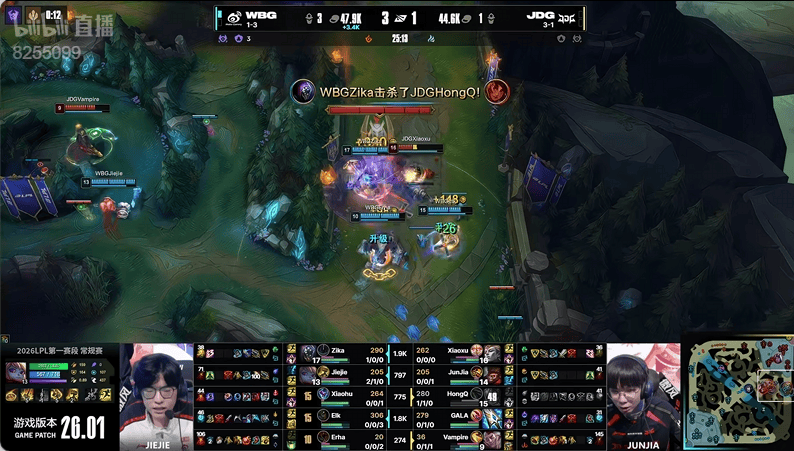The image size is (794, 451).
Task: Select JunJia's row on the scoreboard
Action: pos(460,374)
